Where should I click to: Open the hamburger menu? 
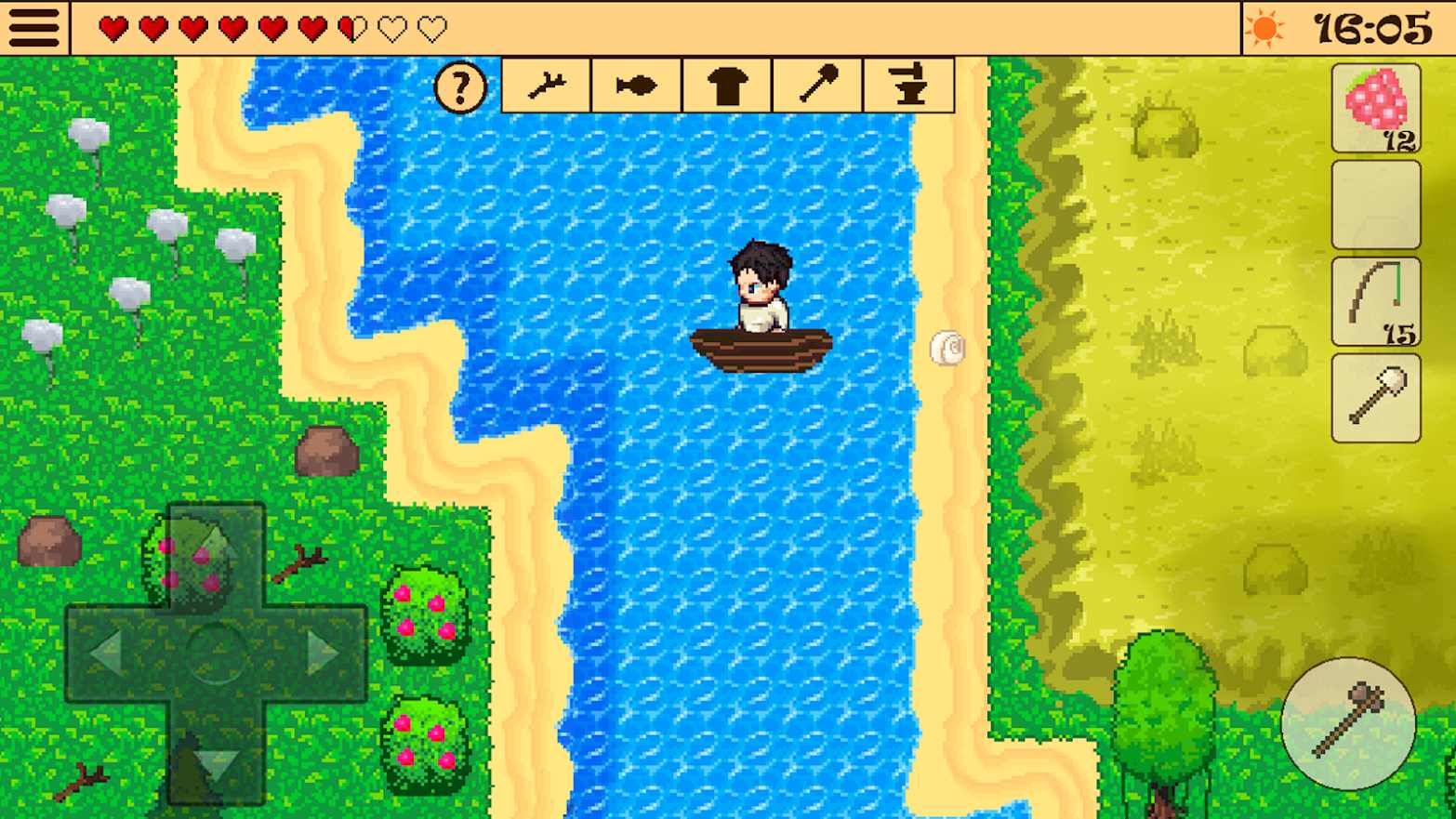[34, 27]
